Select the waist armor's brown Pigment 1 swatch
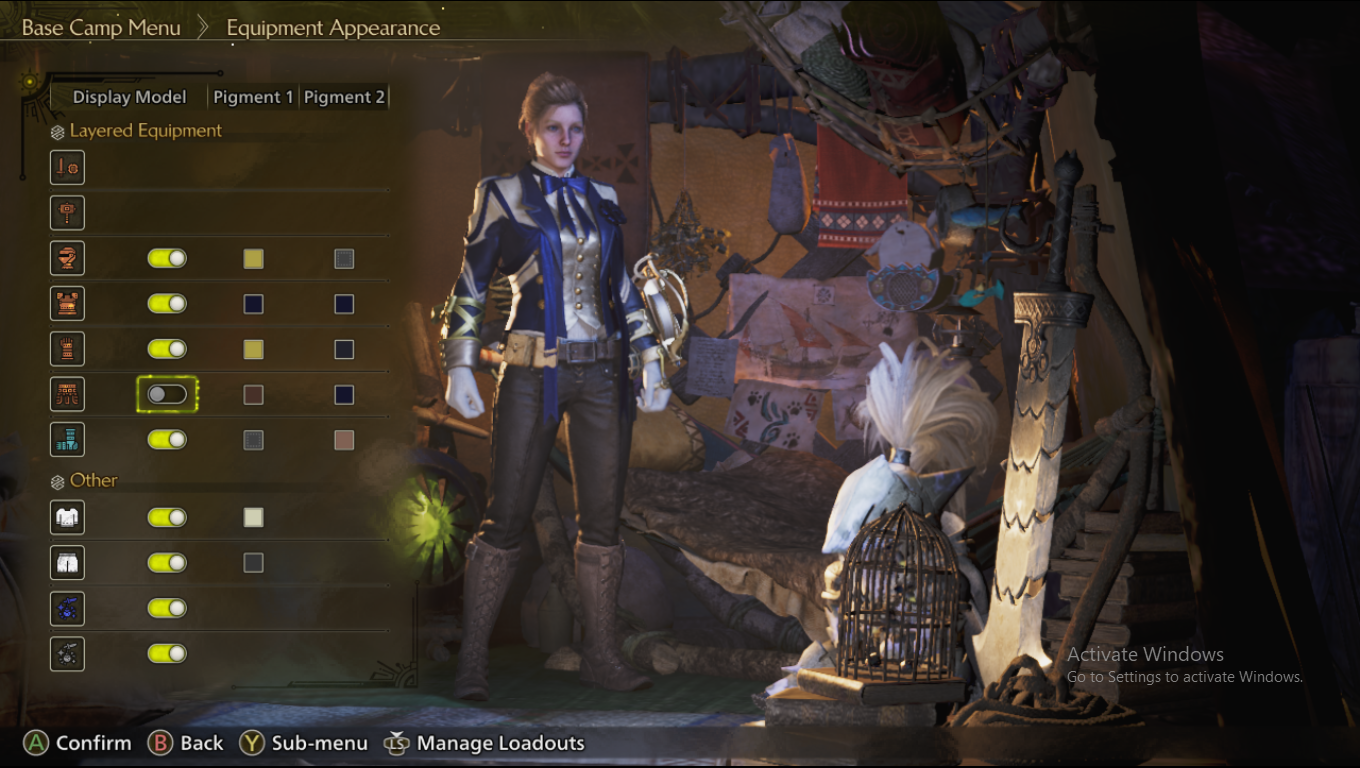Image resolution: width=1360 pixels, height=768 pixels. 254,394
